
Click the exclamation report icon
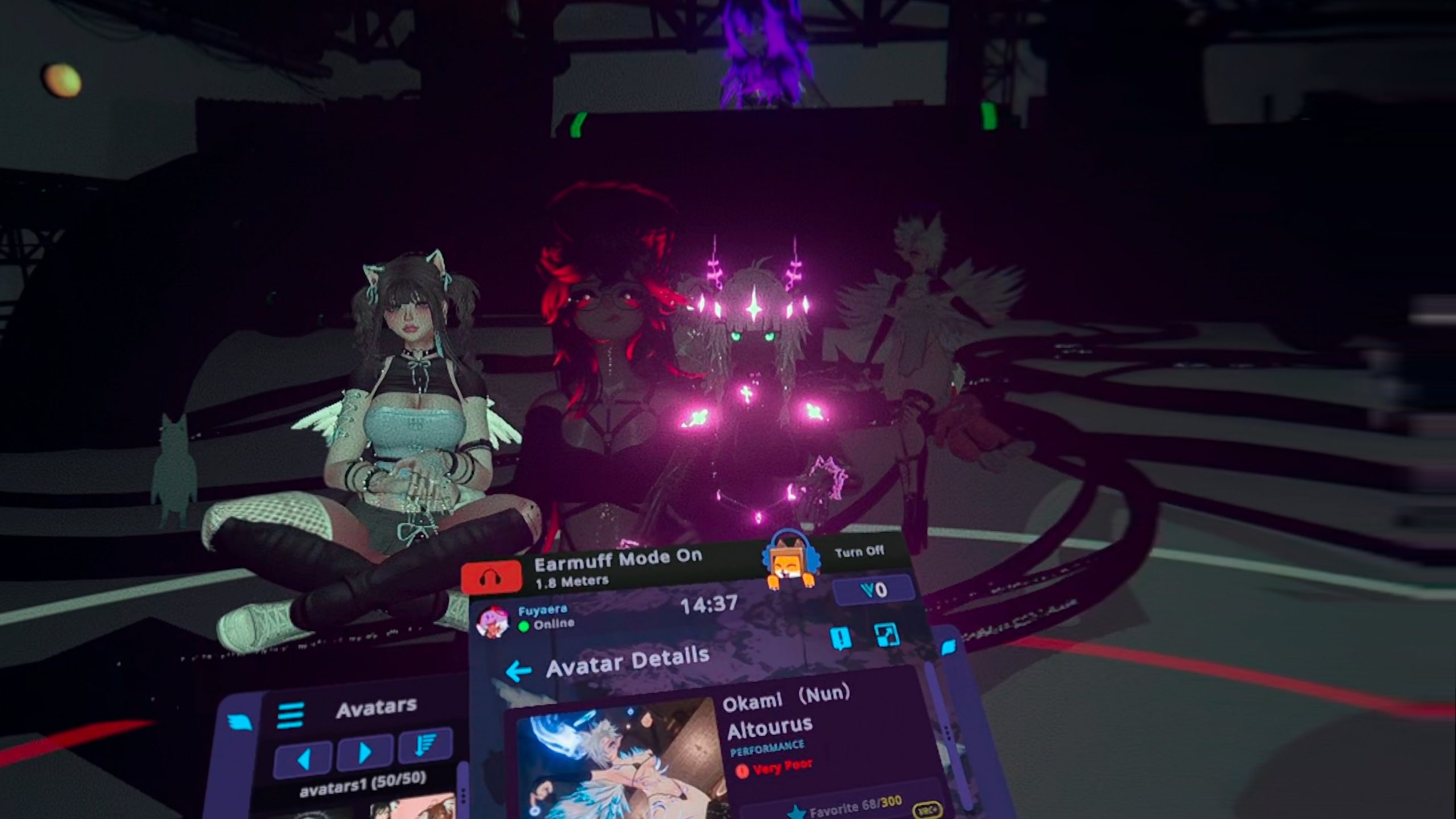click(x=840, y=638)
